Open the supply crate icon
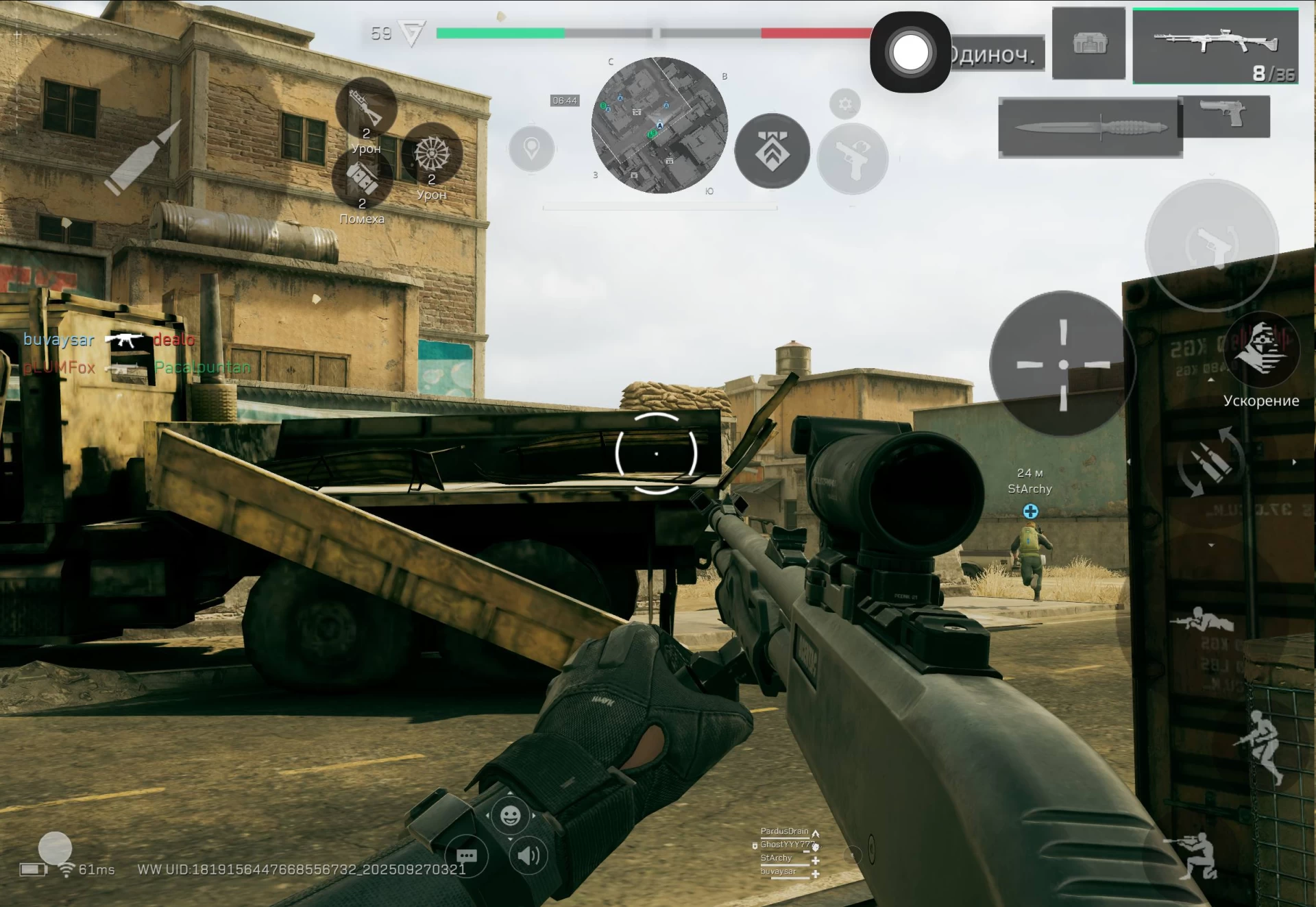The height and width of the screenshot is (907, 1316). click(x=1088, y=44)
